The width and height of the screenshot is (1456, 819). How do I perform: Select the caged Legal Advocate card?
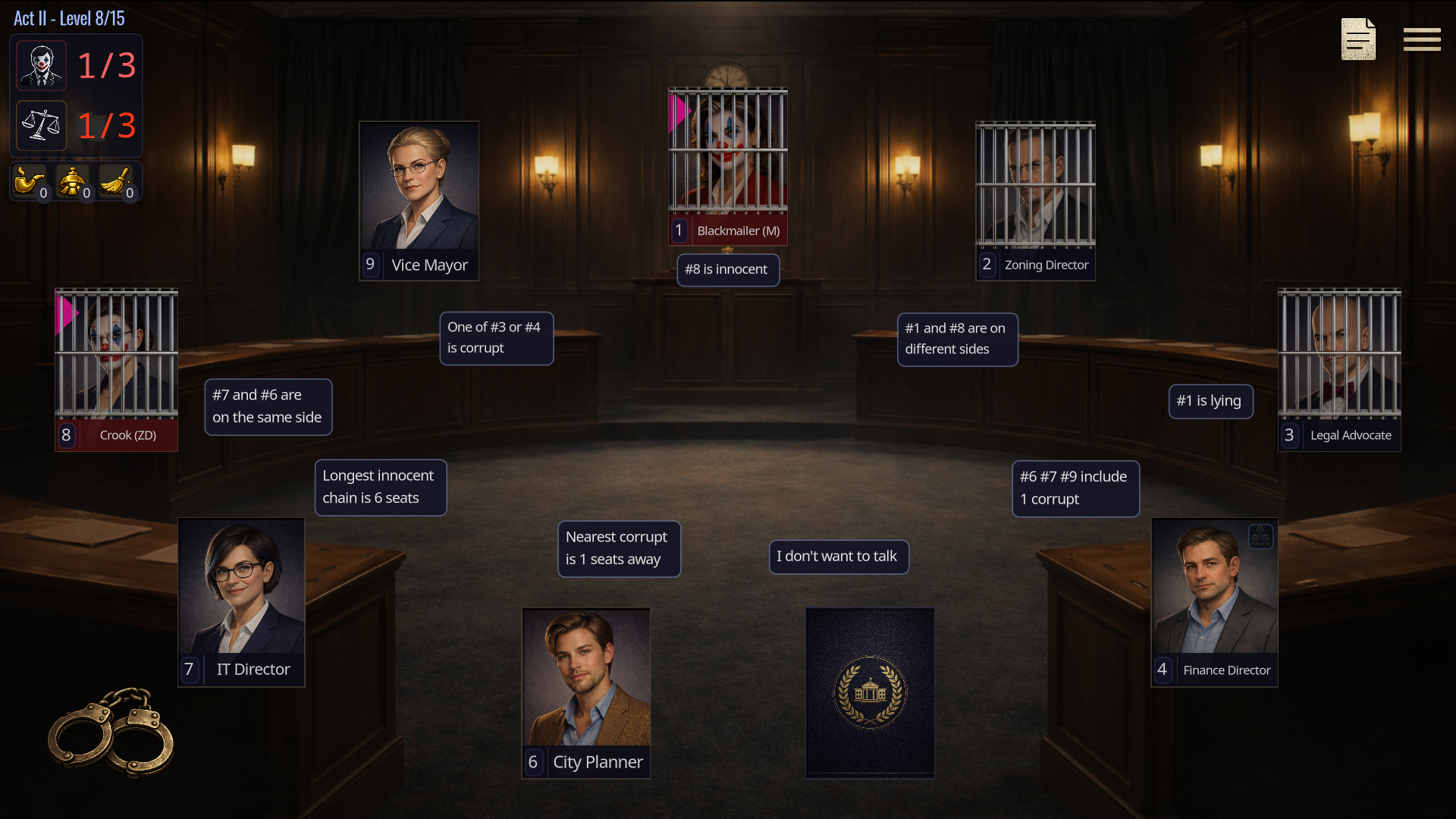(x=1339, y=369)
